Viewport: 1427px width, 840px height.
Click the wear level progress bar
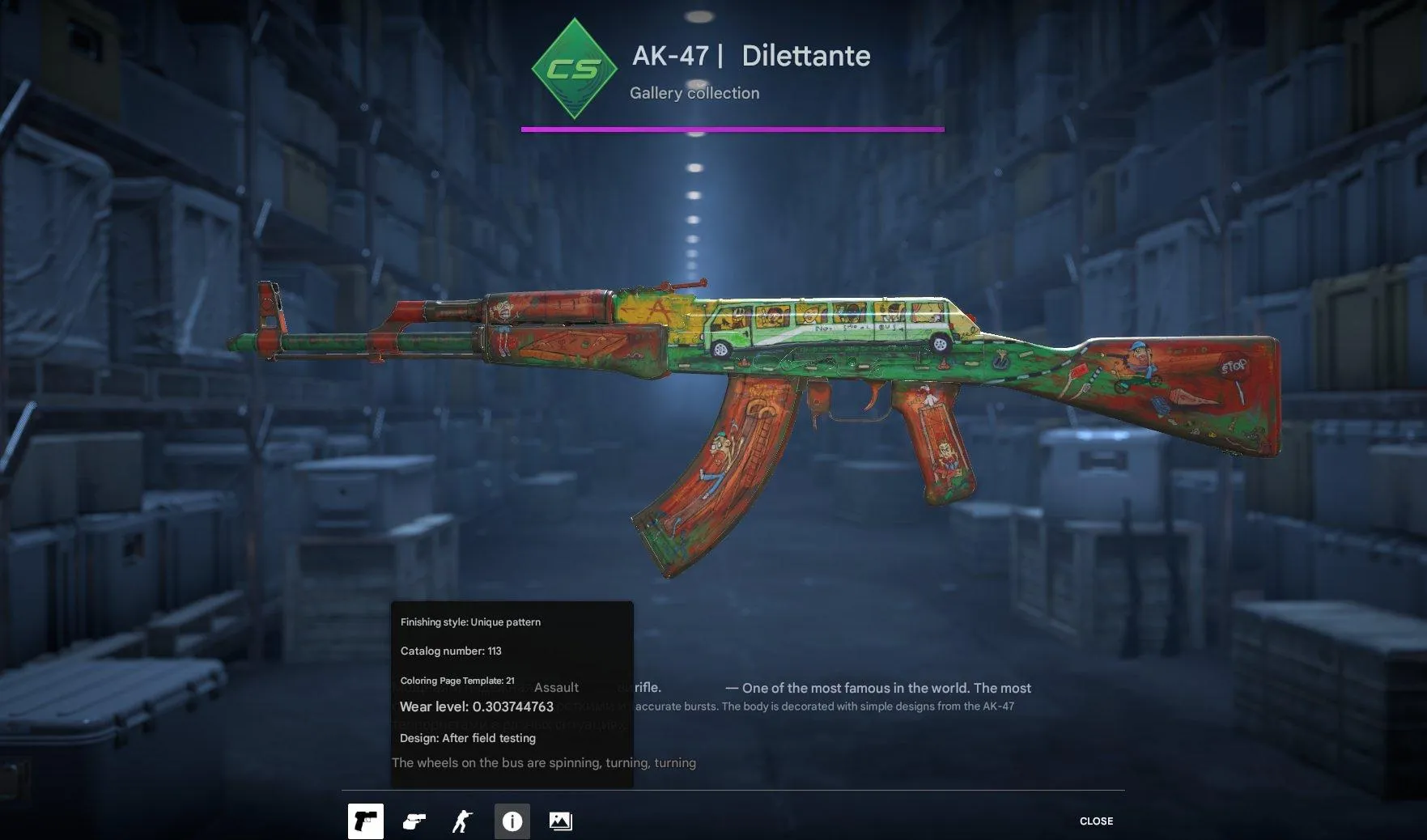click(x=733, y=128)
